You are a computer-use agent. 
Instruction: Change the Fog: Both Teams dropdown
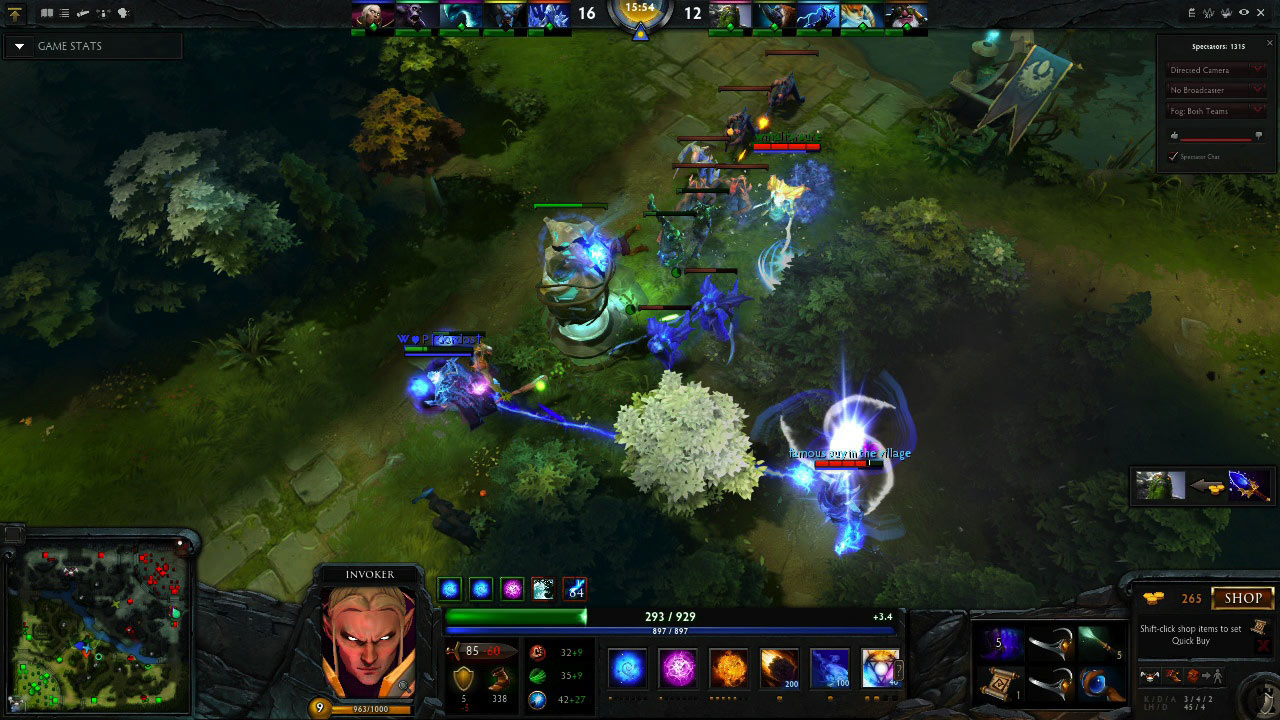coord(1215,111)
